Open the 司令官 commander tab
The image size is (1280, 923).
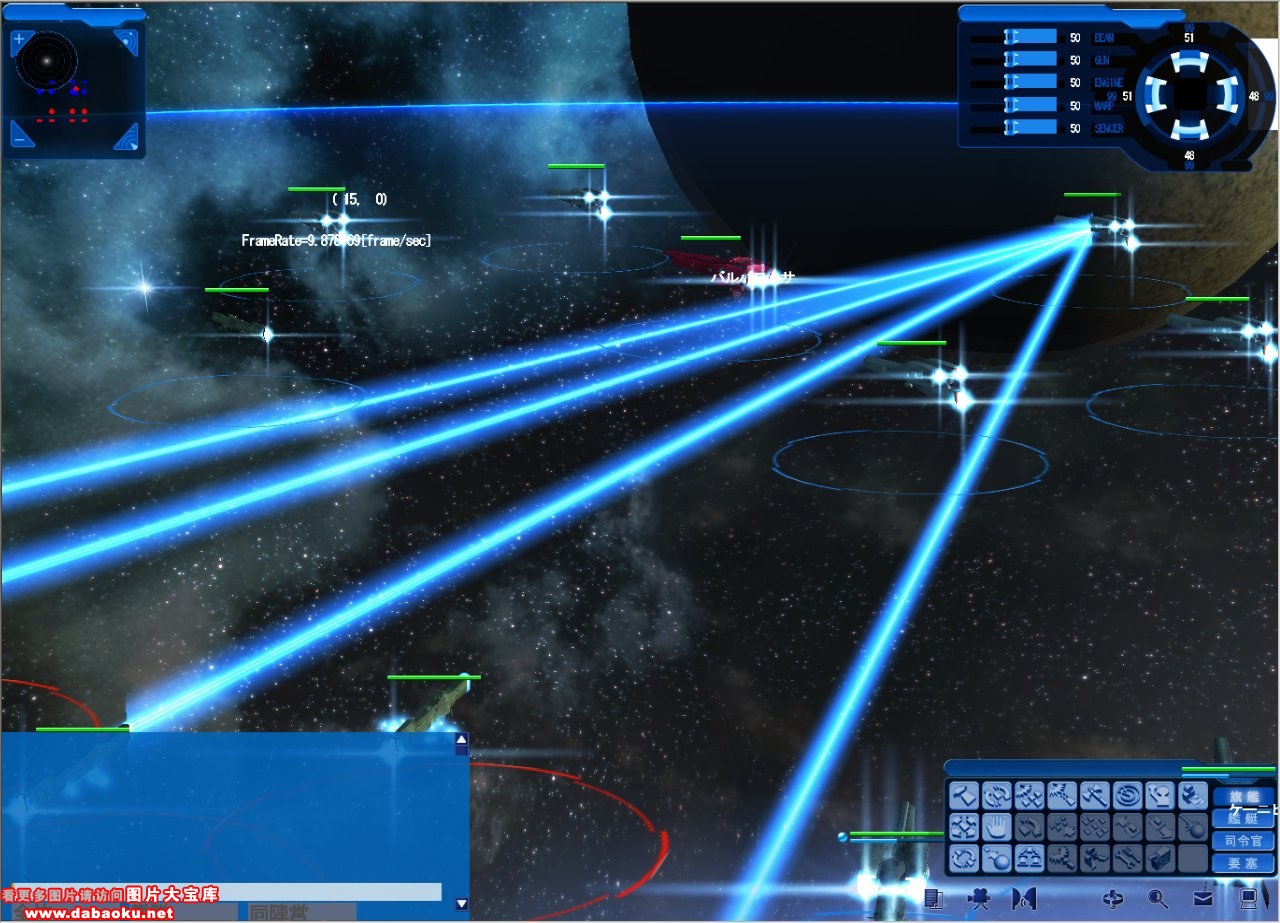tap(1243, 840)
